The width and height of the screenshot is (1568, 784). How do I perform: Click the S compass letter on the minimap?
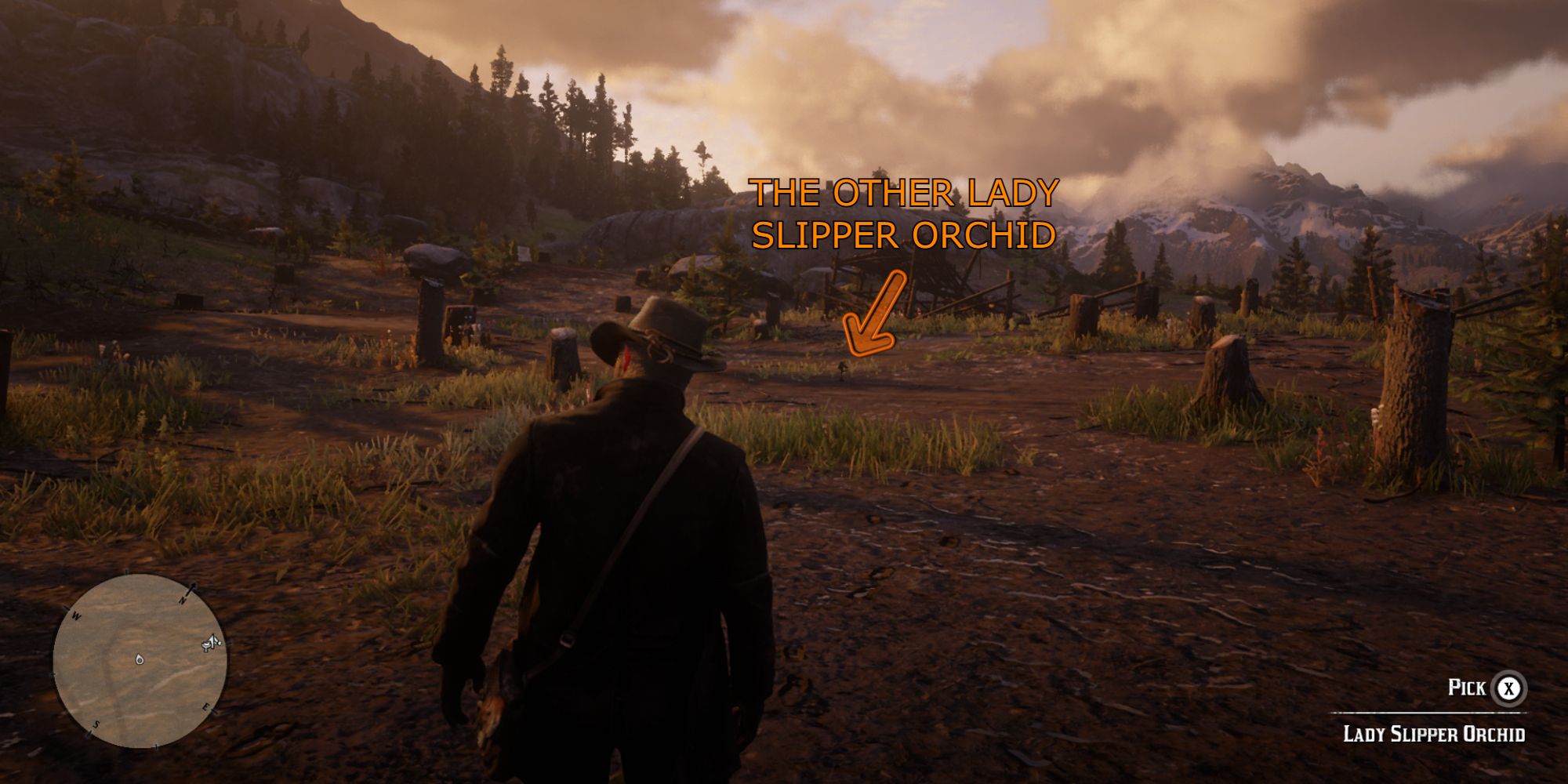point(97,723)
